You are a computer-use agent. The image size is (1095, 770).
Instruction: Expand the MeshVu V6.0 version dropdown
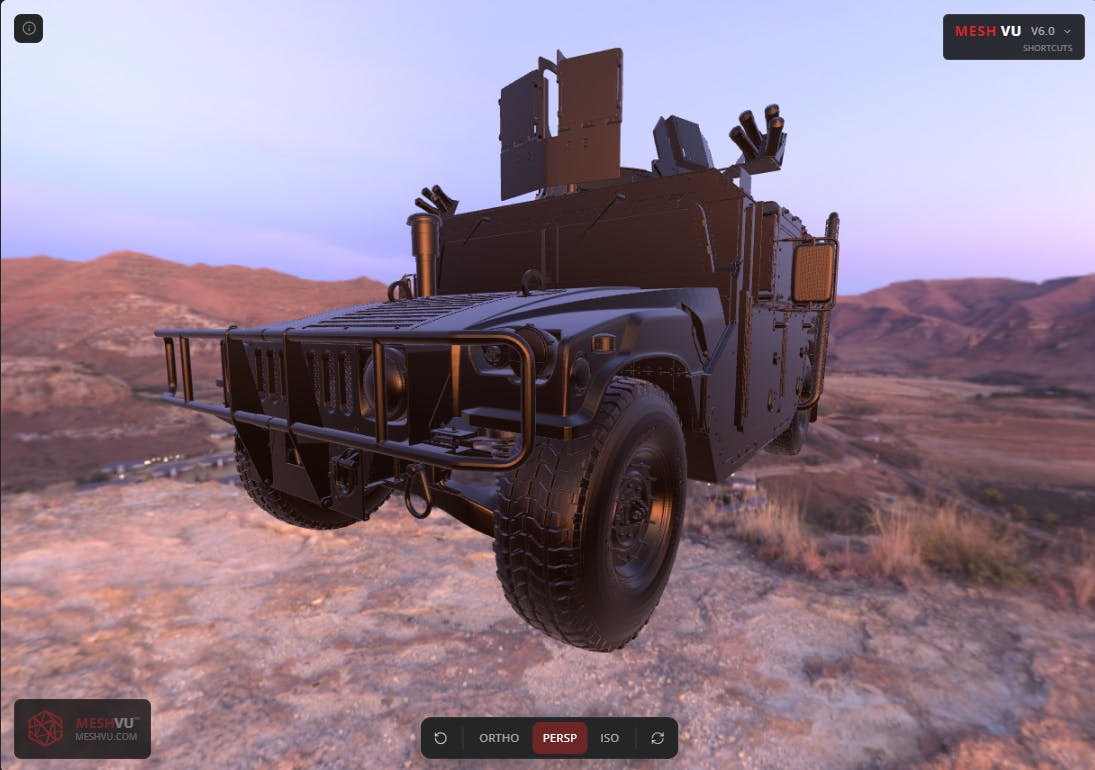click(1067, 31)
